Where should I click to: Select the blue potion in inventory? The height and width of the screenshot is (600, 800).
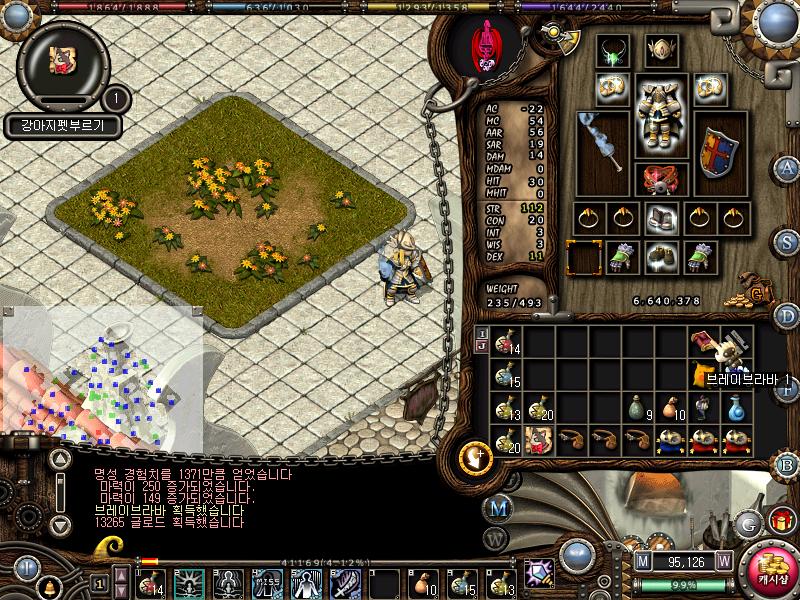737,407
